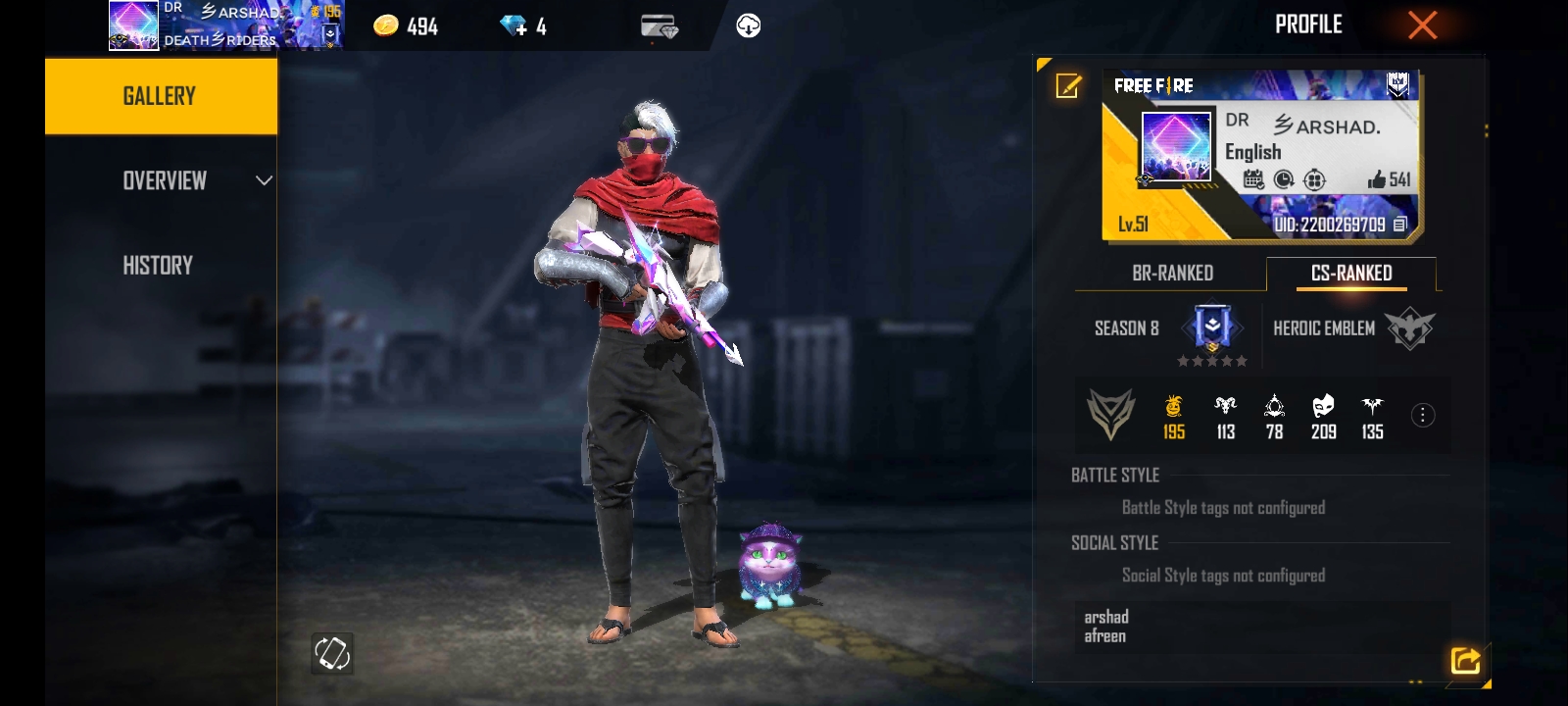Click the edit profile pencil icon
1568x706 pixels.
1068,86
